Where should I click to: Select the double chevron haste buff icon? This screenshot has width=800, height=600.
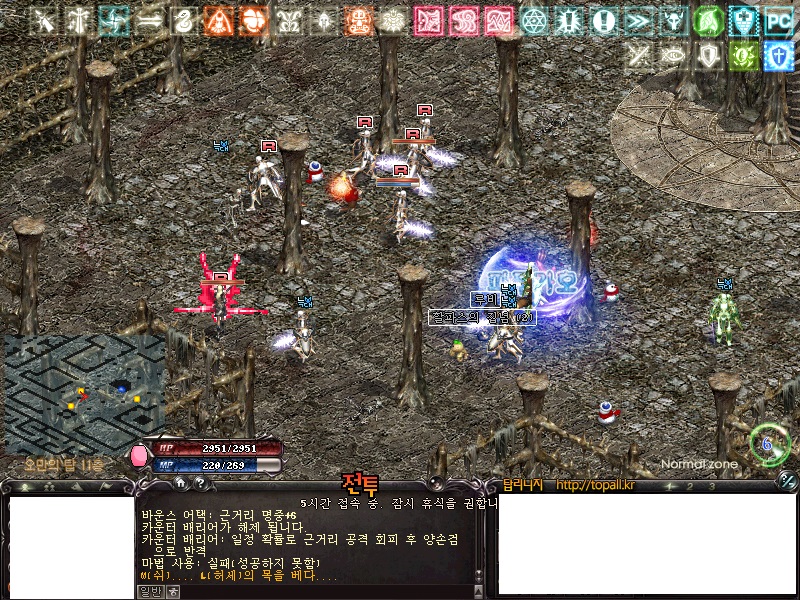637,21
